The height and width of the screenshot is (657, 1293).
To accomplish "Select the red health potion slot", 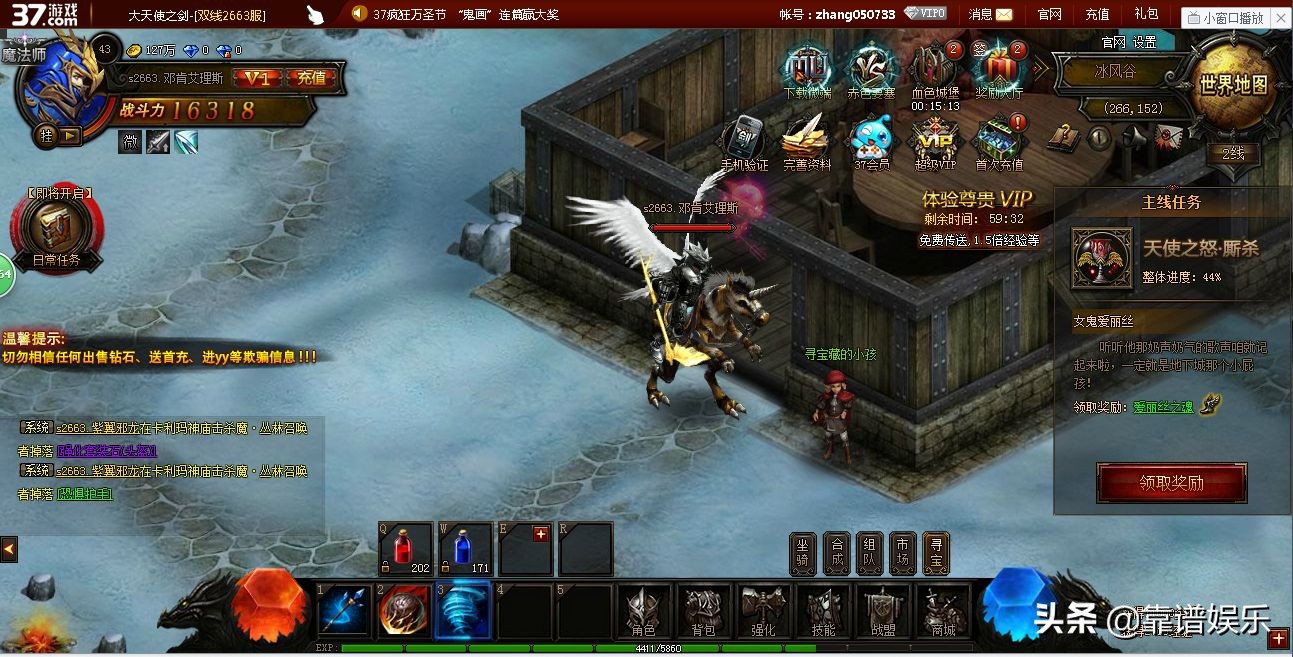I will point(405,548).
